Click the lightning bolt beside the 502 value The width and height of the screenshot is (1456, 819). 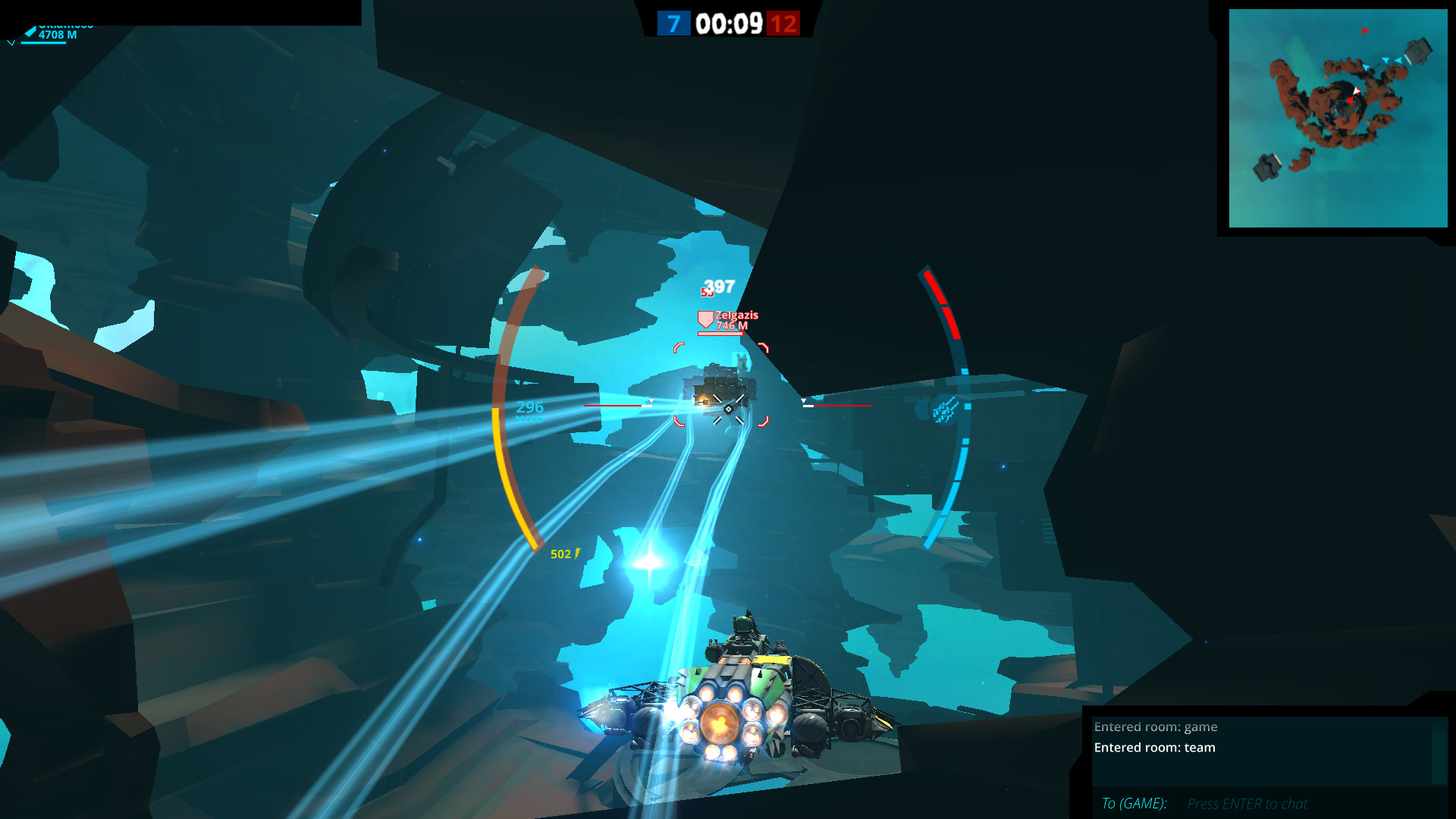[x=578, y=554]
